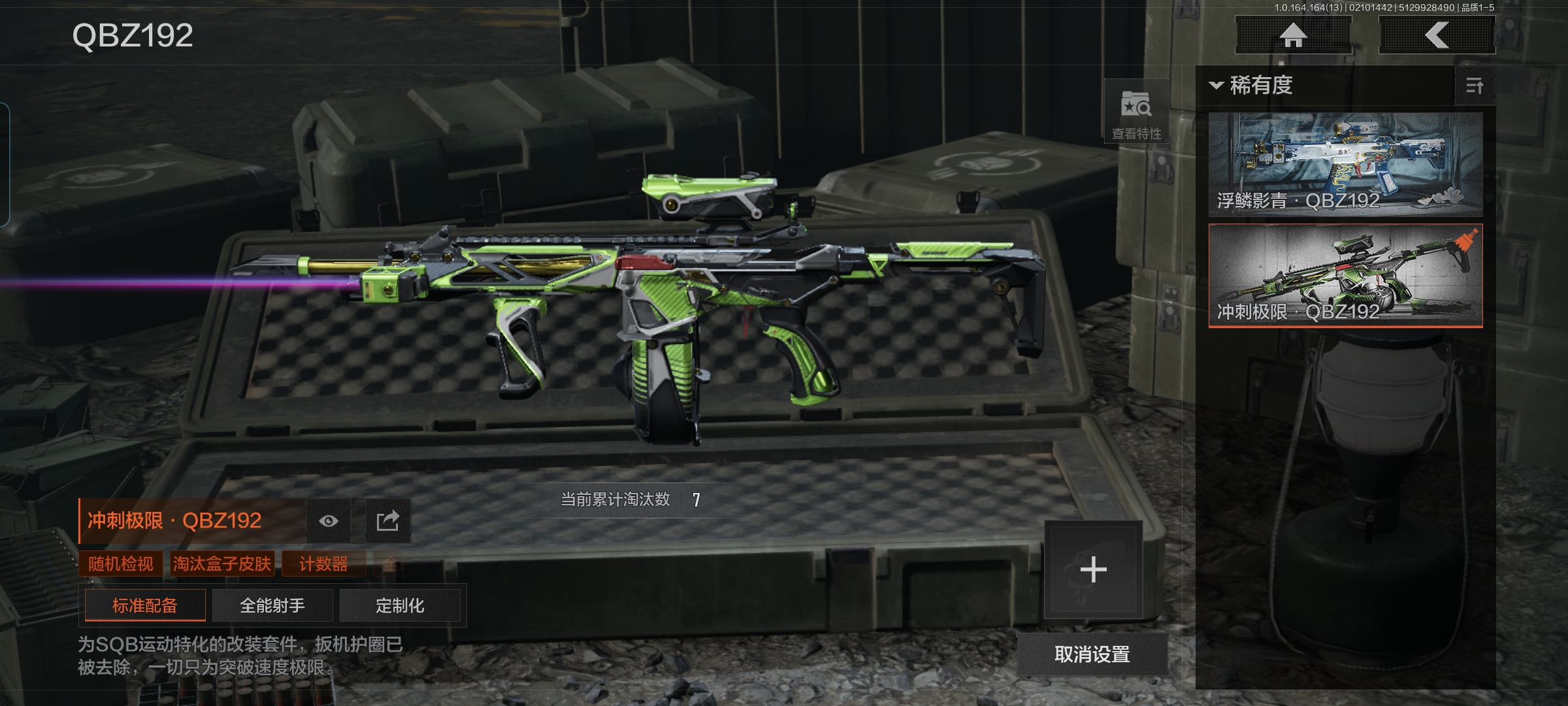Open the 定制化 customization tab
Viewport: 1568px width, 706px height.
tap(400, 605)
